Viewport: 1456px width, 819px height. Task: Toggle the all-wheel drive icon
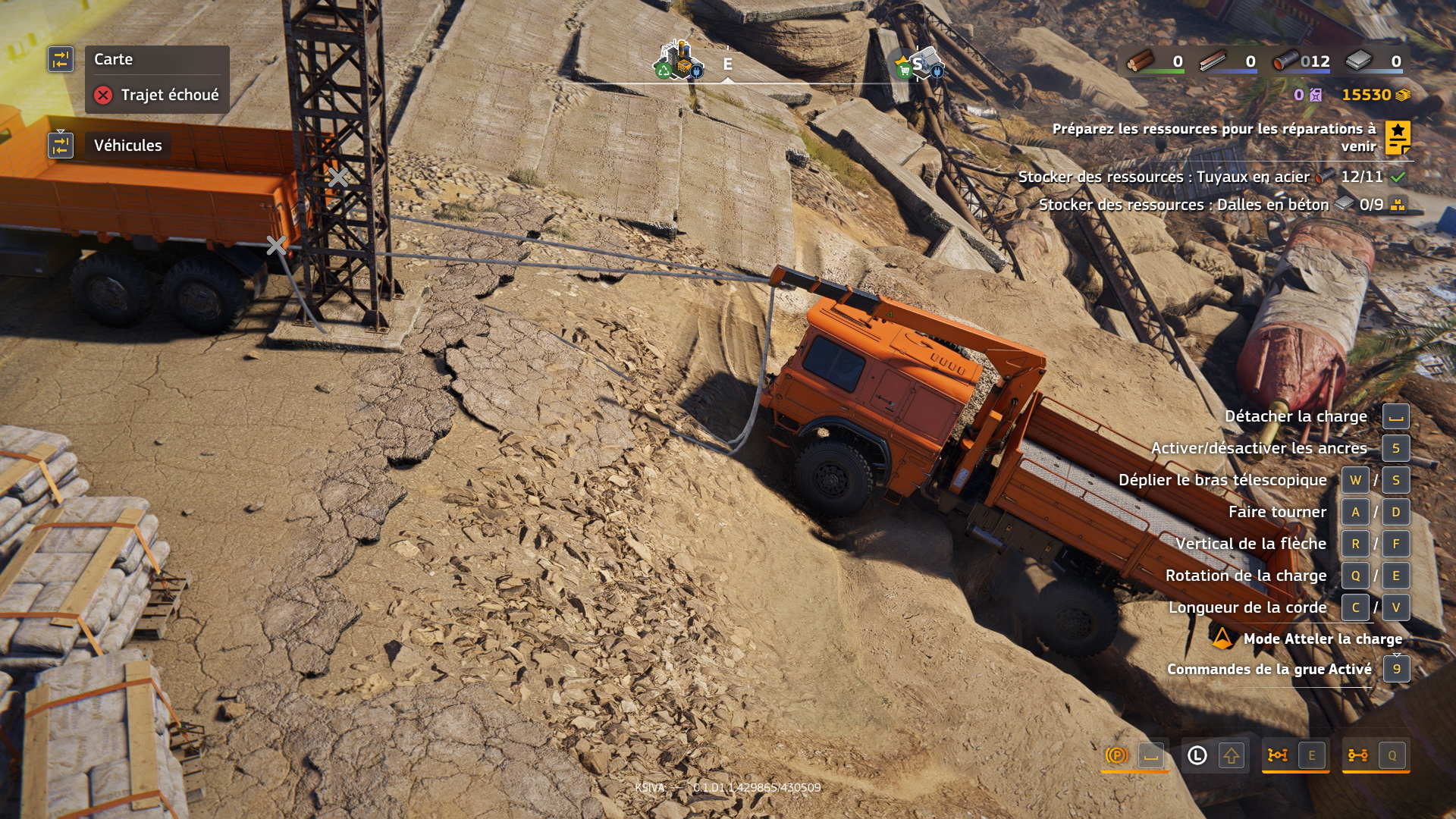coord(1357,755)
